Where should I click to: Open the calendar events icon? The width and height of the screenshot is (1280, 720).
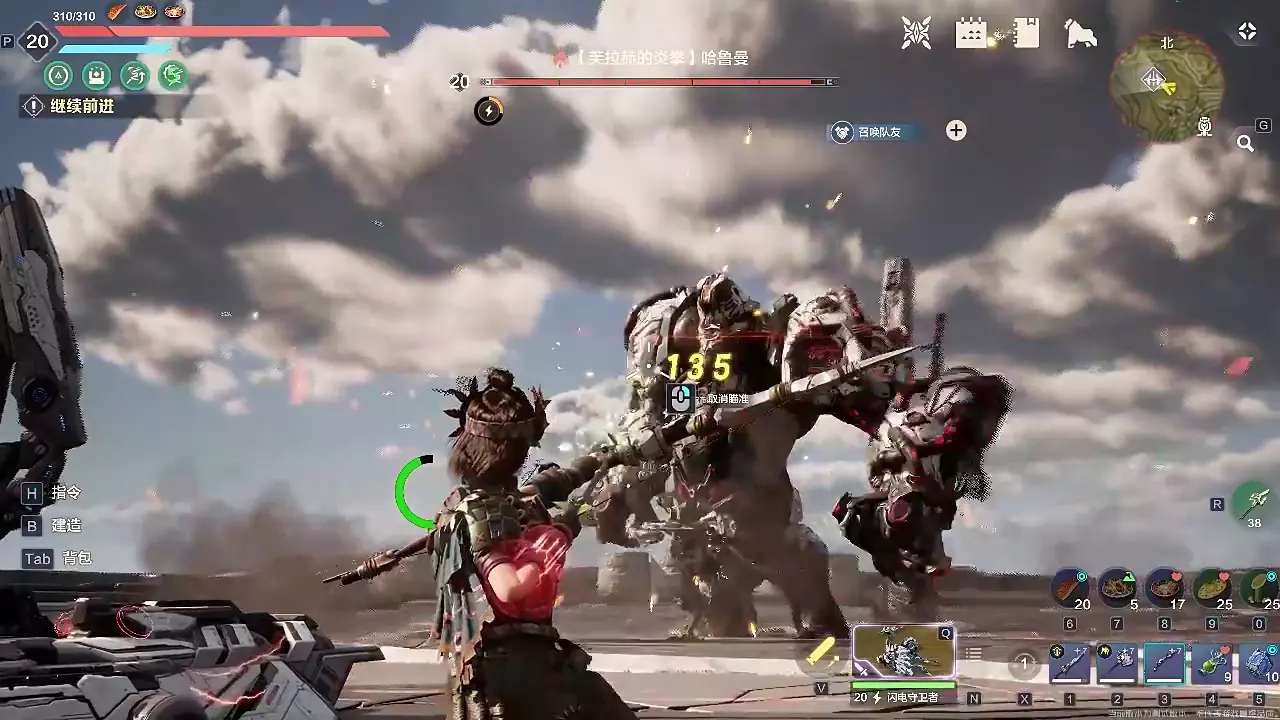971,33
